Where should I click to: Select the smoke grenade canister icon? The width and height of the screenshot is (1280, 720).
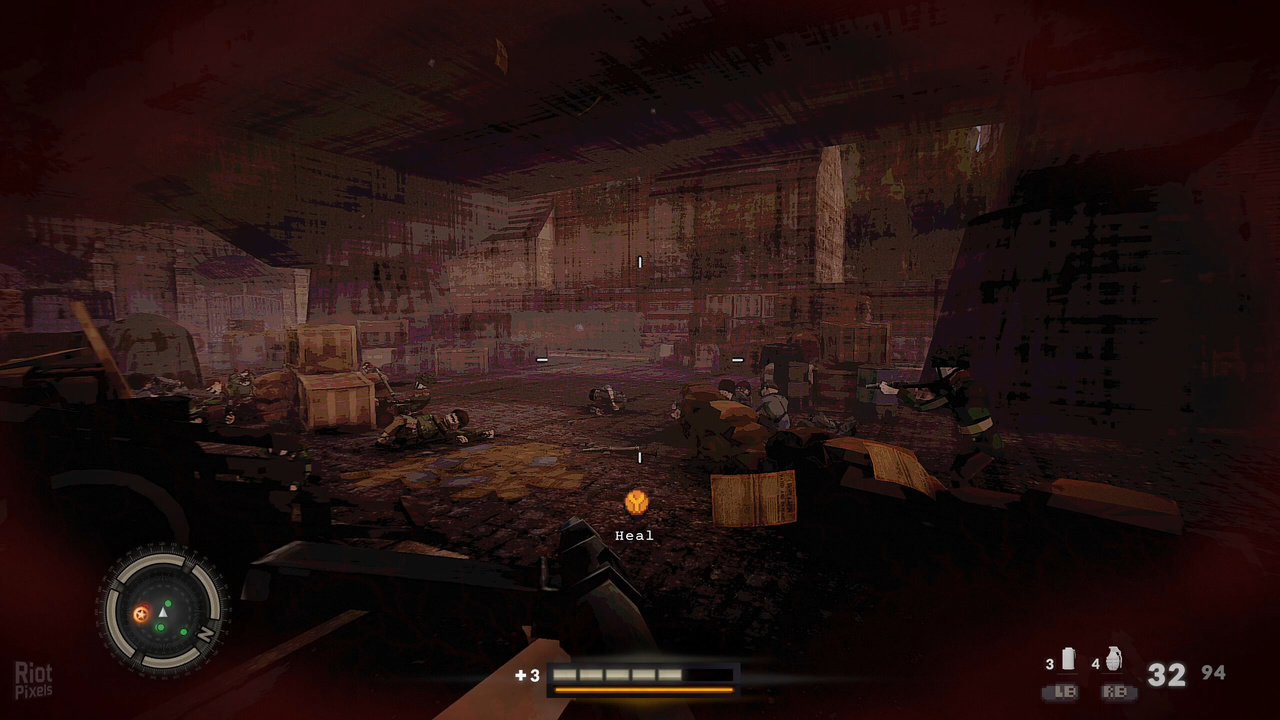(x=1068, y=659)
